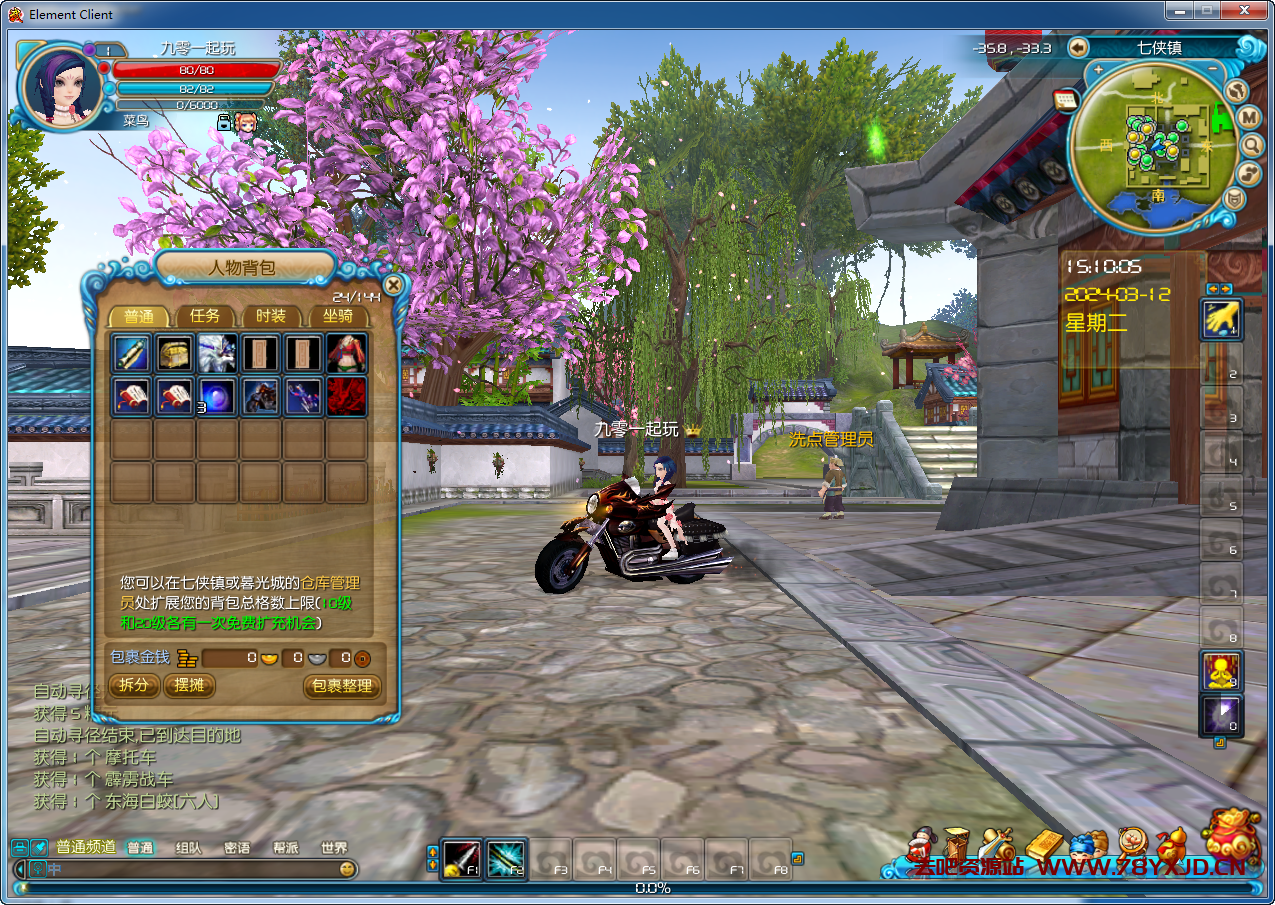This screenshot has height=905, width=1275.
Task: Close the 人物背包 inventory window
Action: click(x=394, y=285)
